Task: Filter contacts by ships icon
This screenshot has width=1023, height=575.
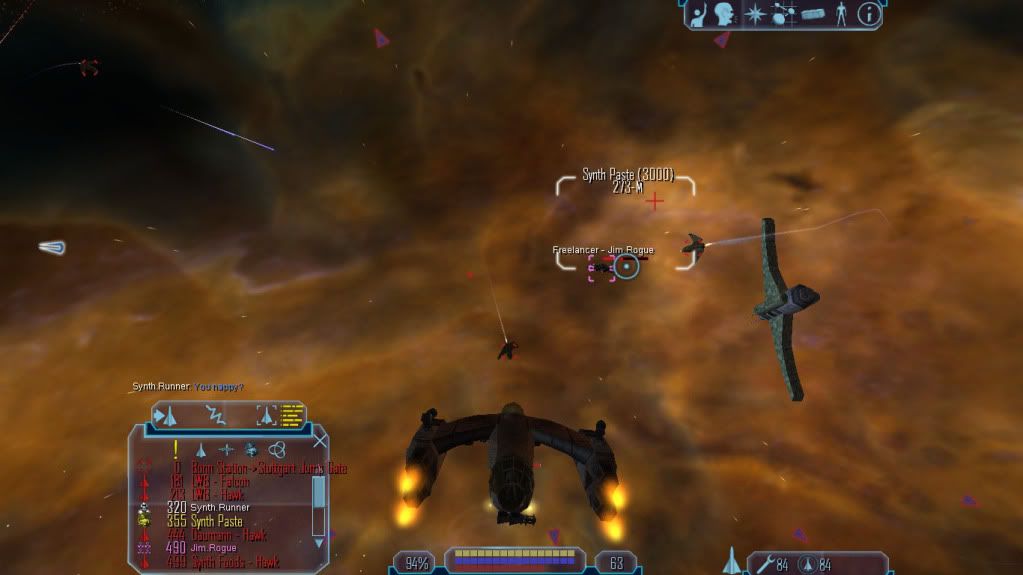Action: click(x=200, y=450)
